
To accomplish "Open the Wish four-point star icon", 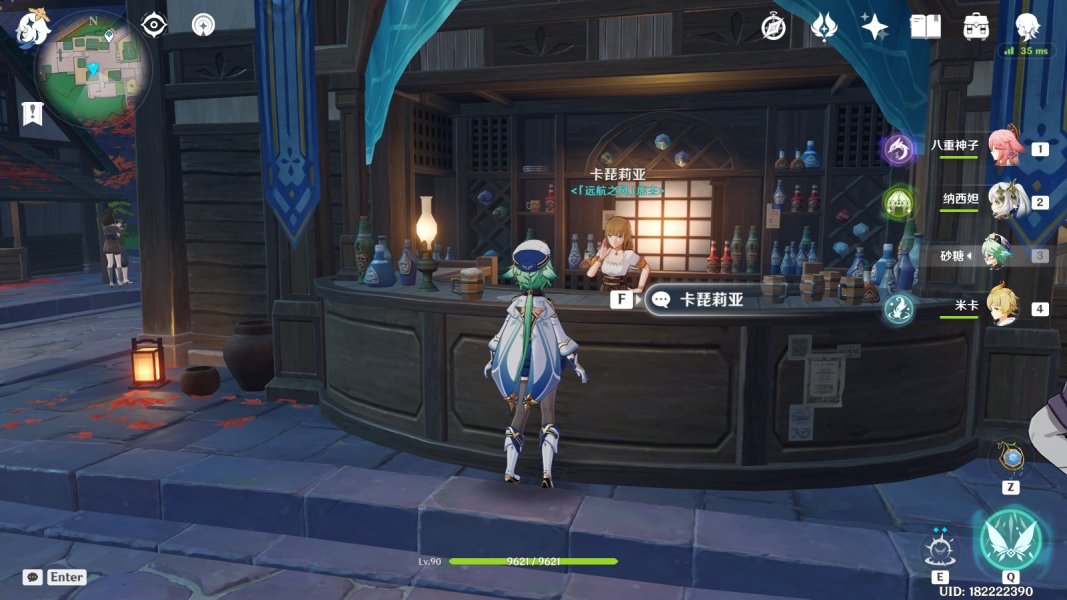I will (875, 27).
